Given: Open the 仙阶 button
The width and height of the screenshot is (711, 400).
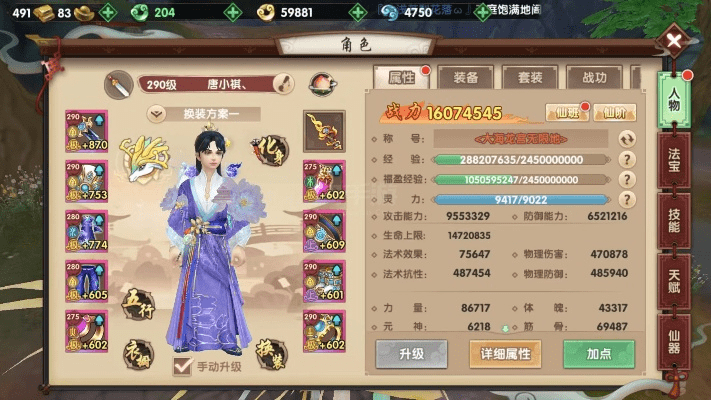Looking at the screenshot, I should point(618,113).
